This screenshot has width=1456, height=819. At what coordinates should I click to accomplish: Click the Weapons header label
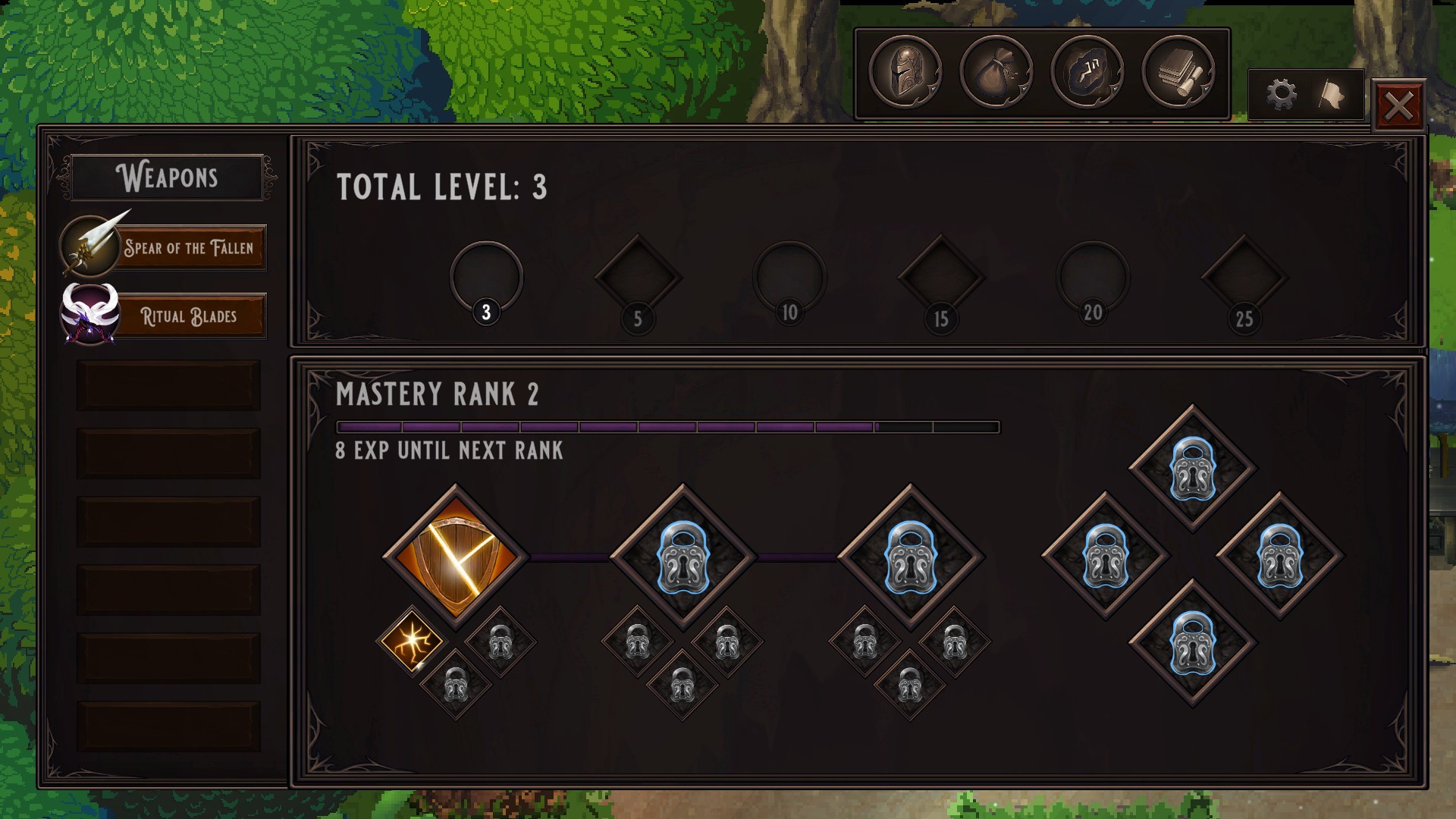[166, 177]
